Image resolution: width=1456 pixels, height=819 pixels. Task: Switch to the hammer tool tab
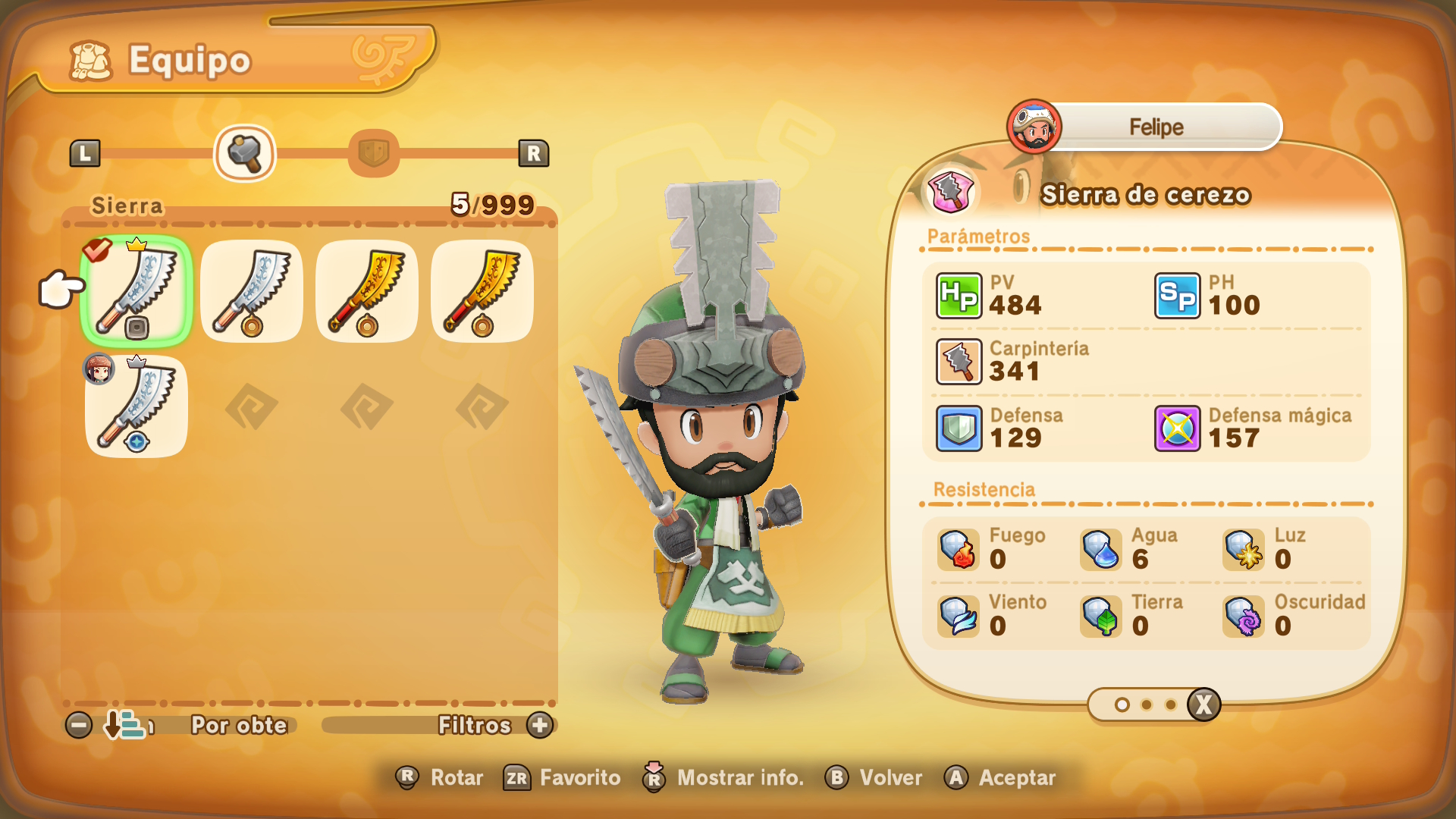(x=244, y=153)
